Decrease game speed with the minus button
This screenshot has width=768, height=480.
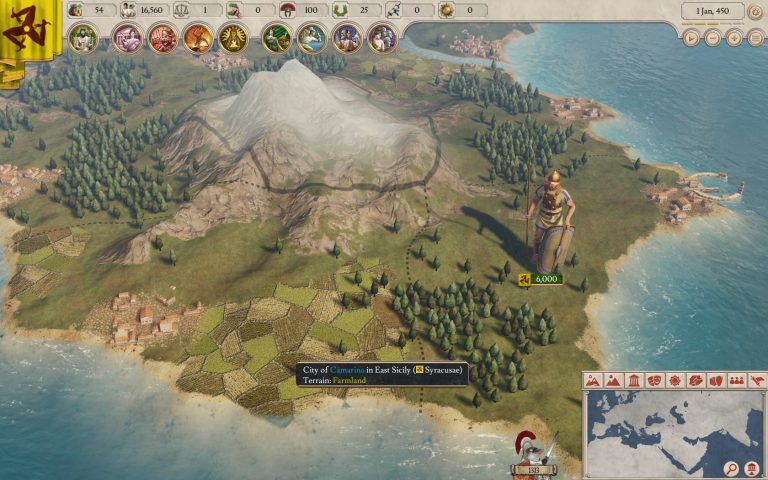point(713,38)
